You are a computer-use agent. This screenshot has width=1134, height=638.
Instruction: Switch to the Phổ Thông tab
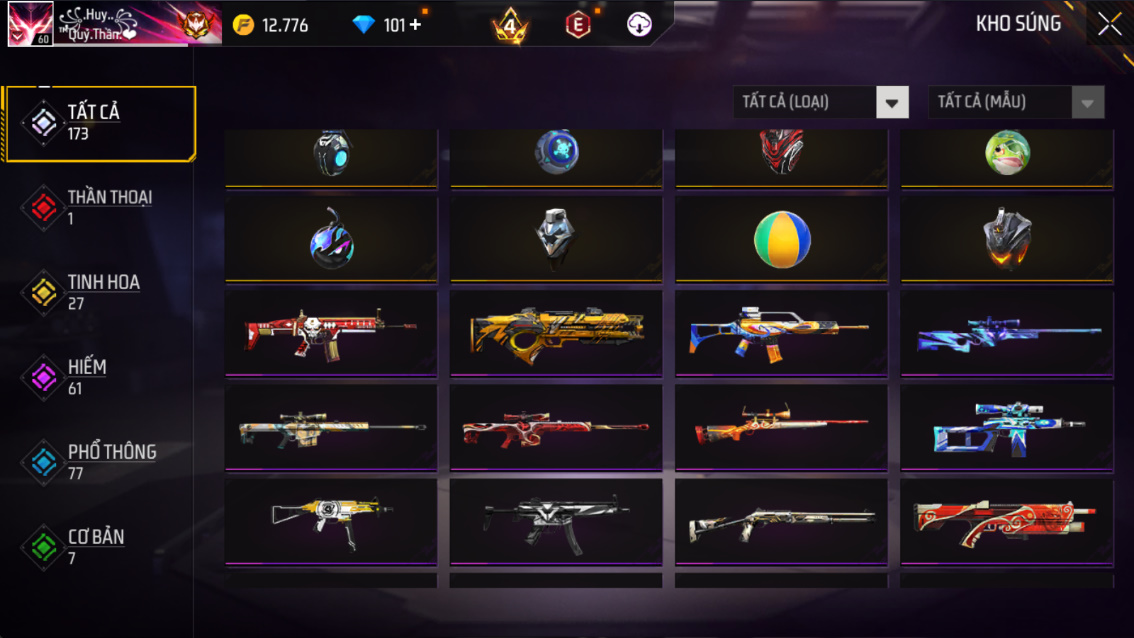(x=98, y=461)
